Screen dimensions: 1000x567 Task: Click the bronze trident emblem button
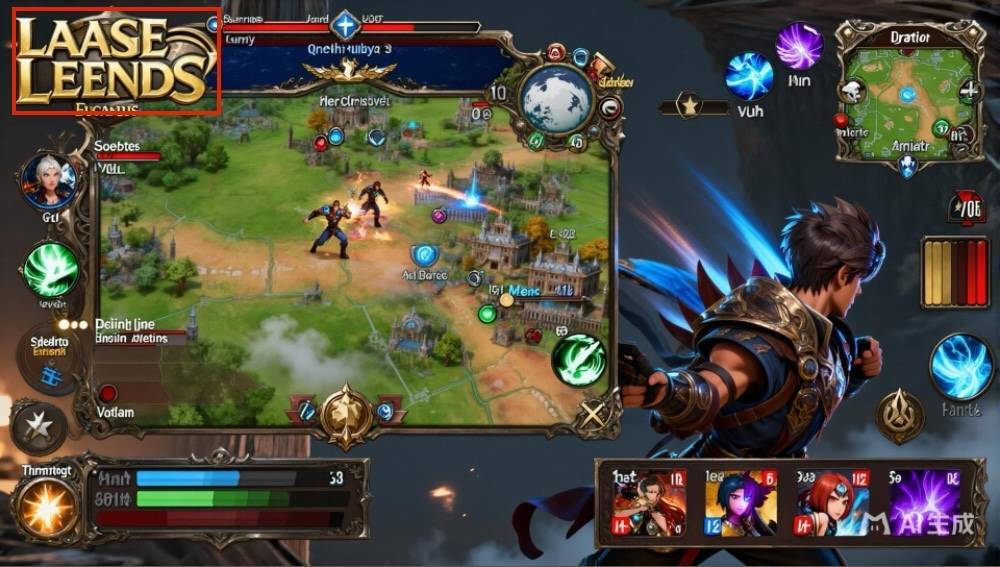click(x=900, y=415)
